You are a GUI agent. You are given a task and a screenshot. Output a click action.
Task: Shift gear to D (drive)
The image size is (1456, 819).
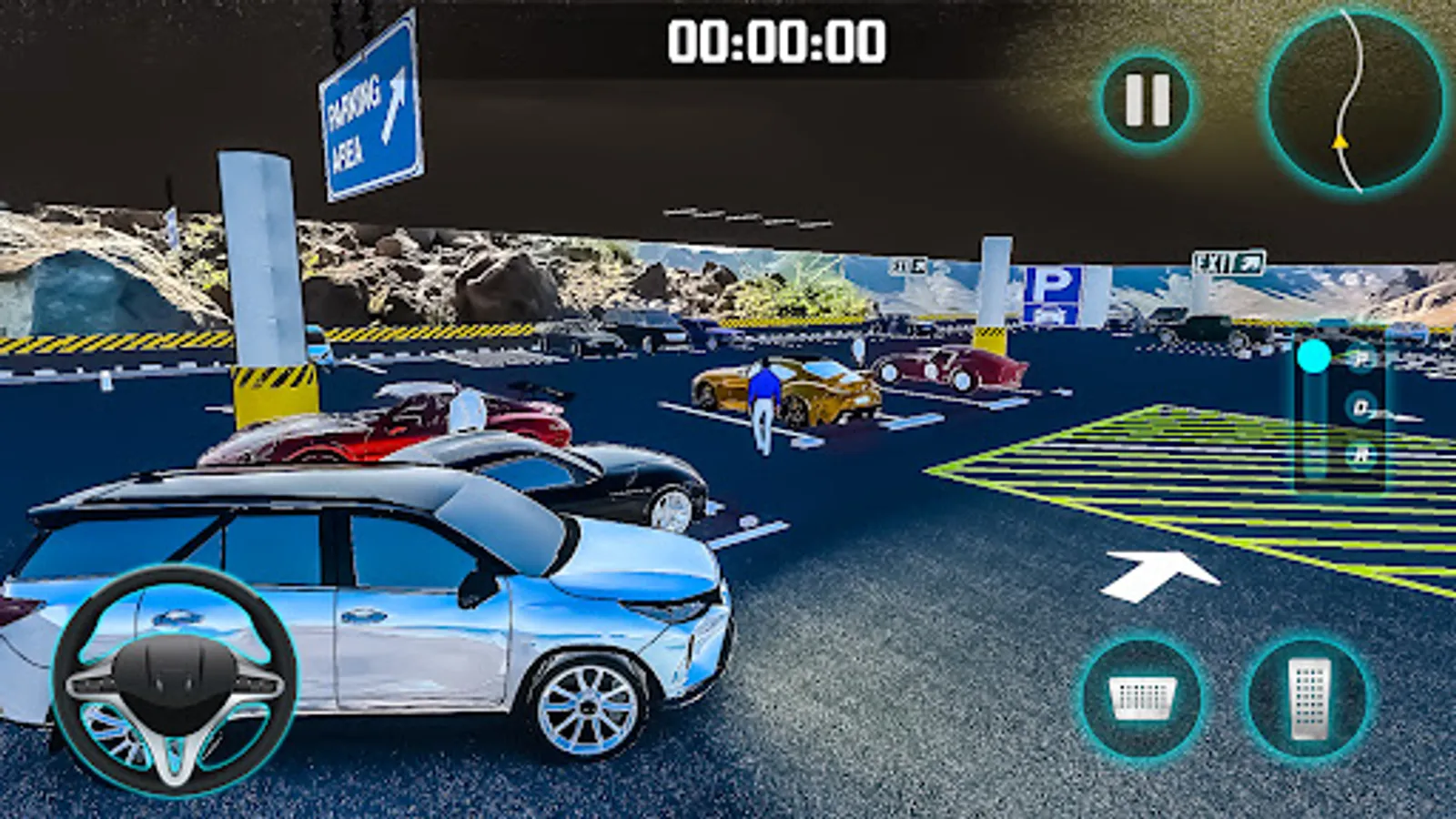pos(1361,407)
